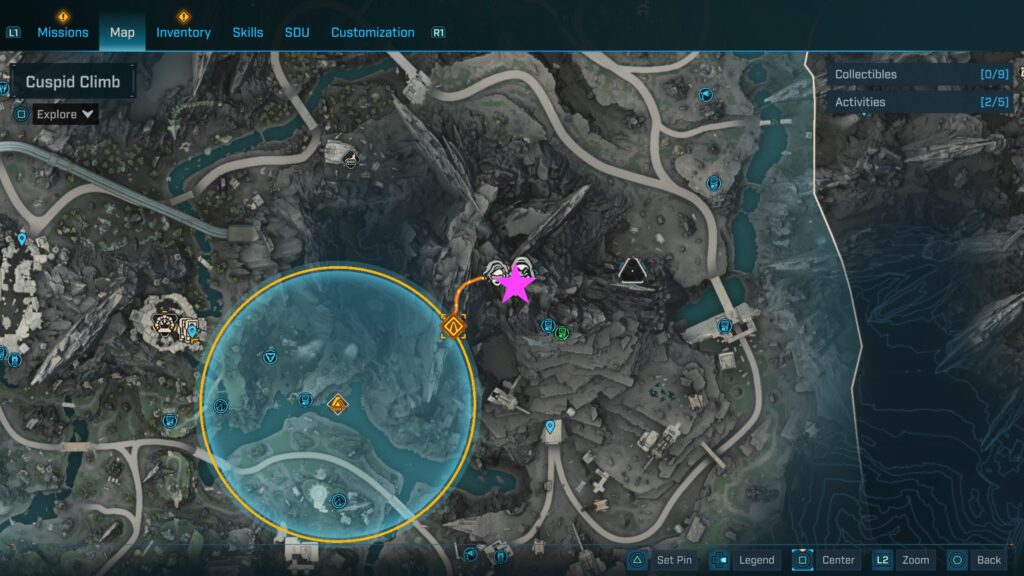
Task: Select the pink star map pin
Action: point(516,285)
